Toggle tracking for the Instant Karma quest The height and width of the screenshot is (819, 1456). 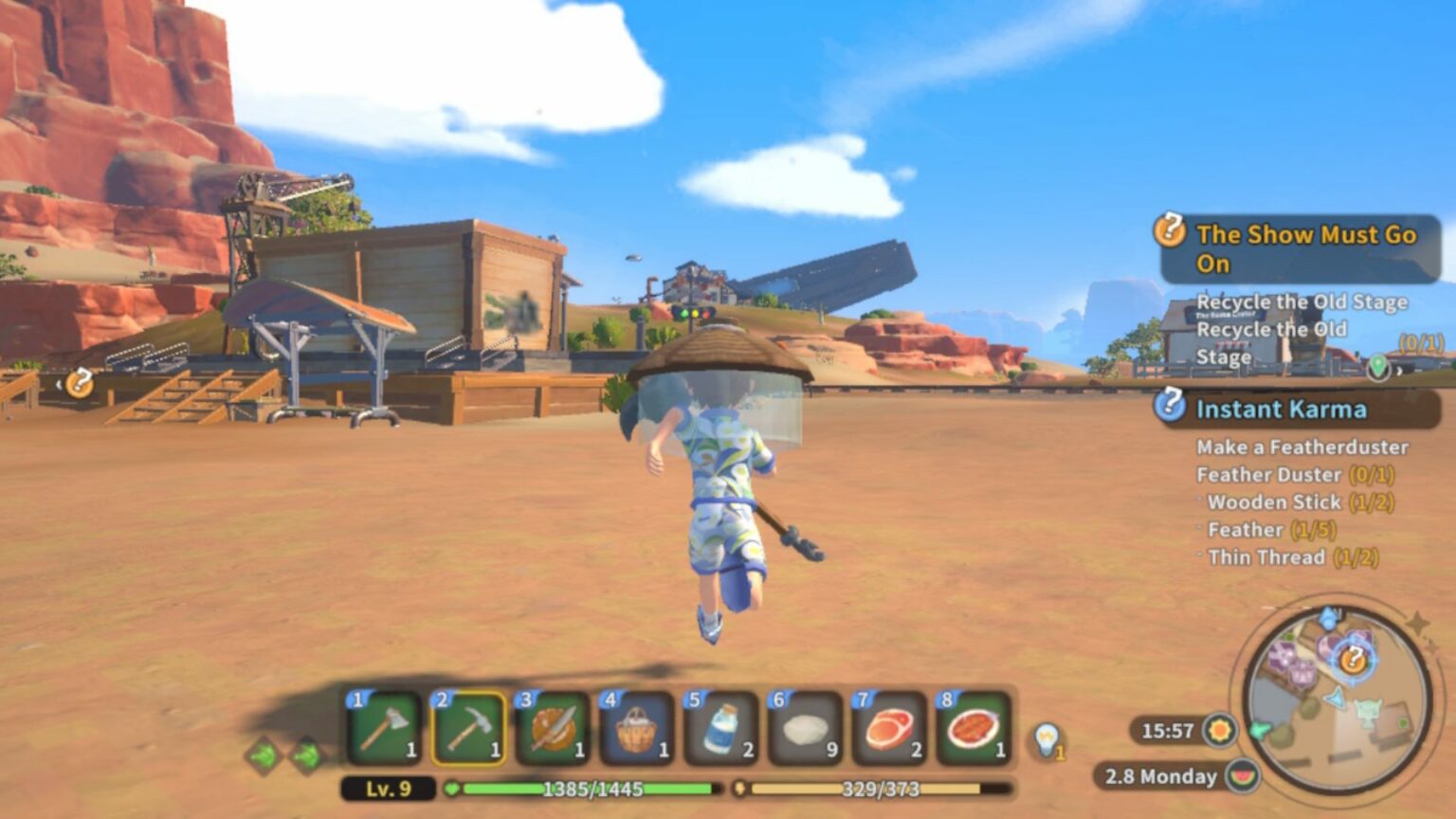tap(1173, 409)
